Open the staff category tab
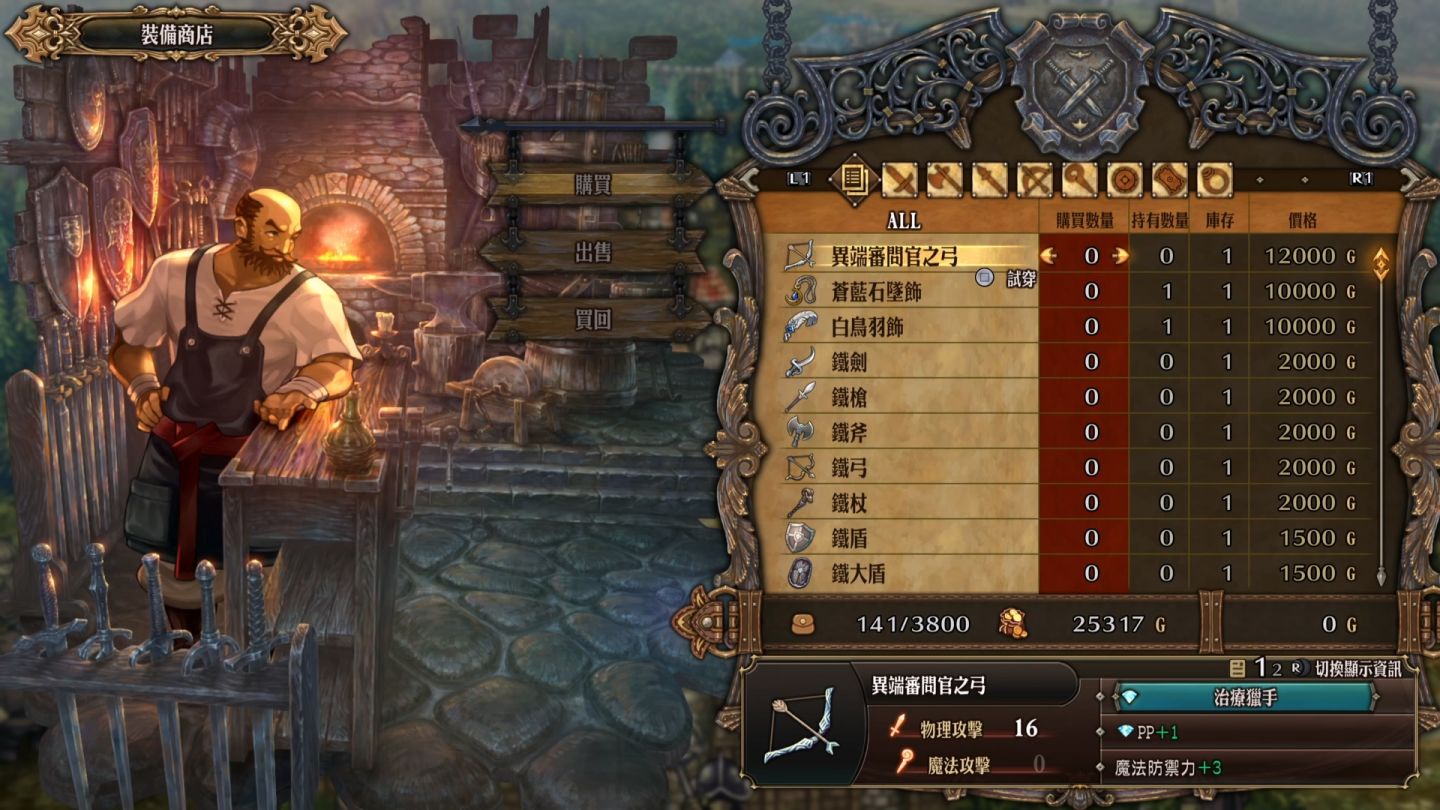Image resolution: width=1440 pixels, height=810 pixels. (1080, 180)
